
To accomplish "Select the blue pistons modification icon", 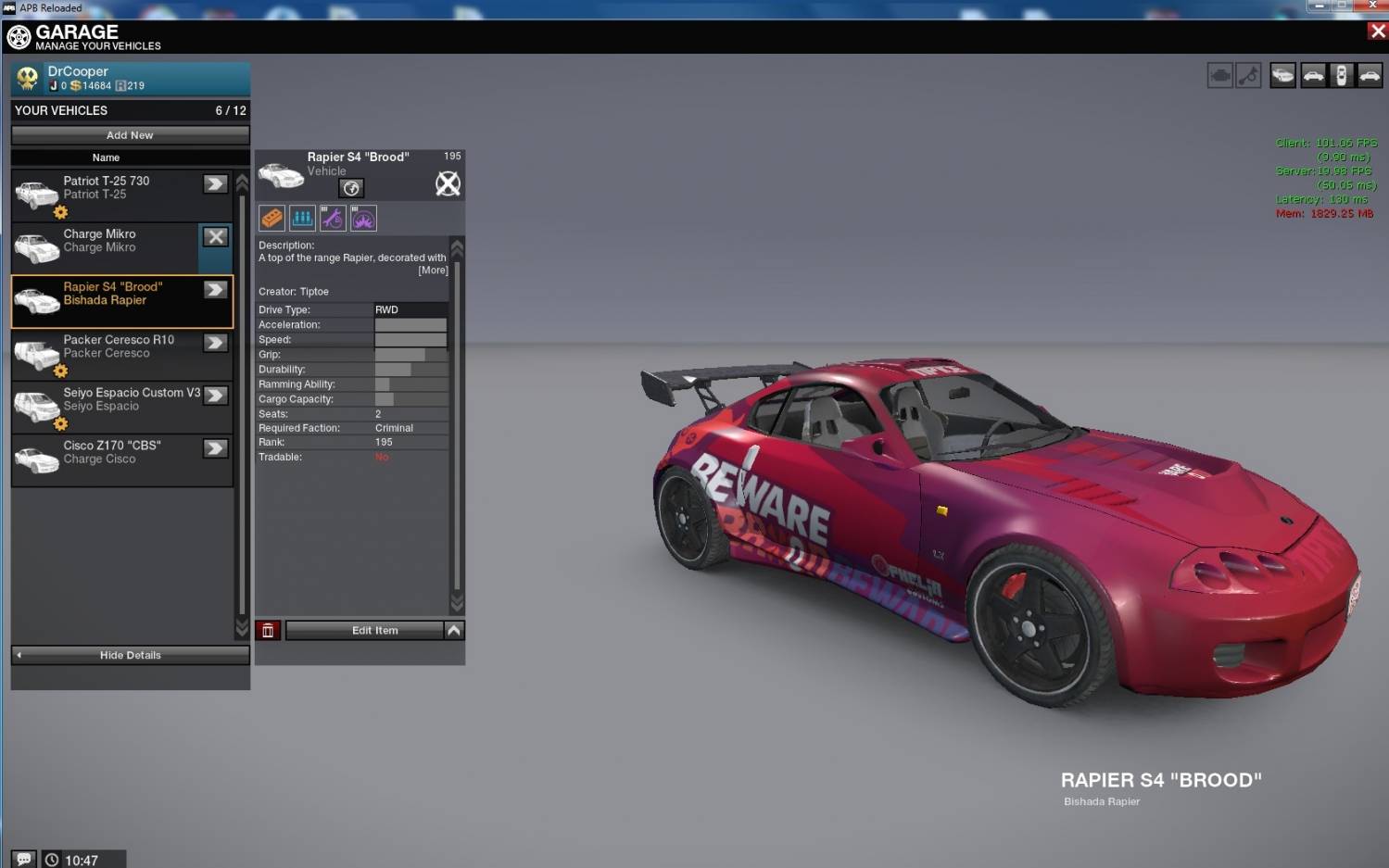I will [x=302, y=219].
